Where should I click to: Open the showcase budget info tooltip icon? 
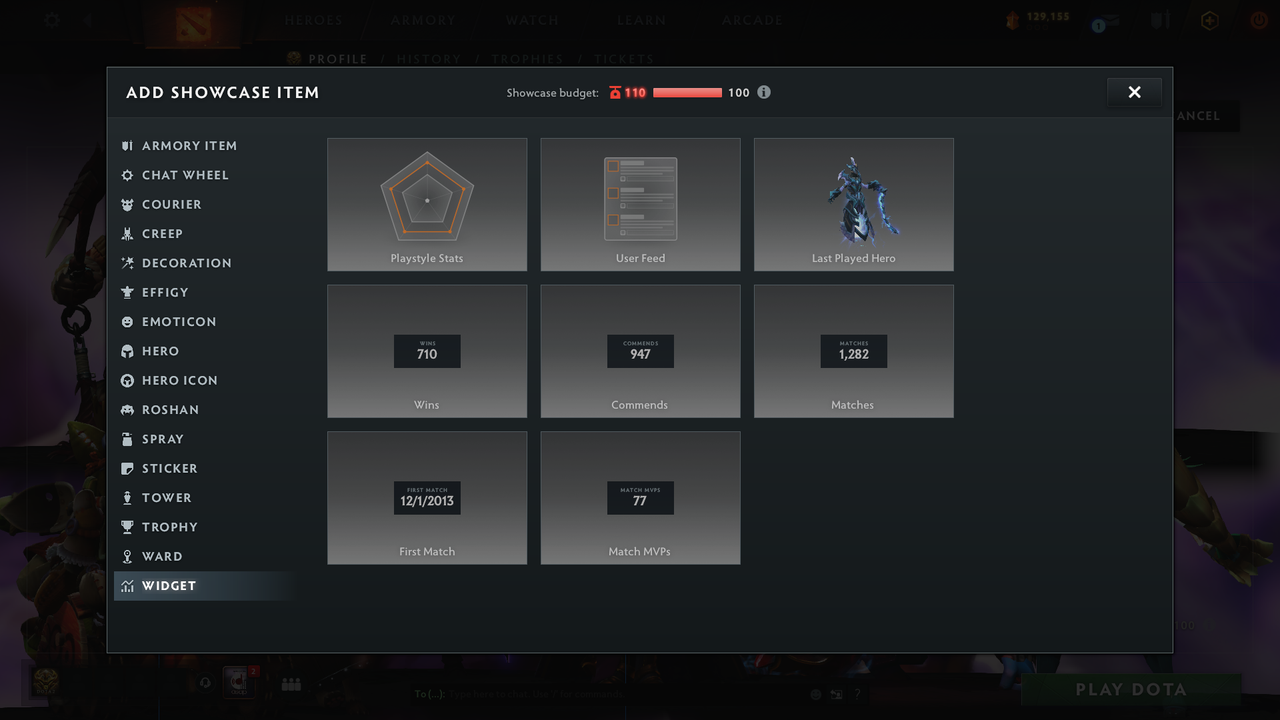[764, 92]
